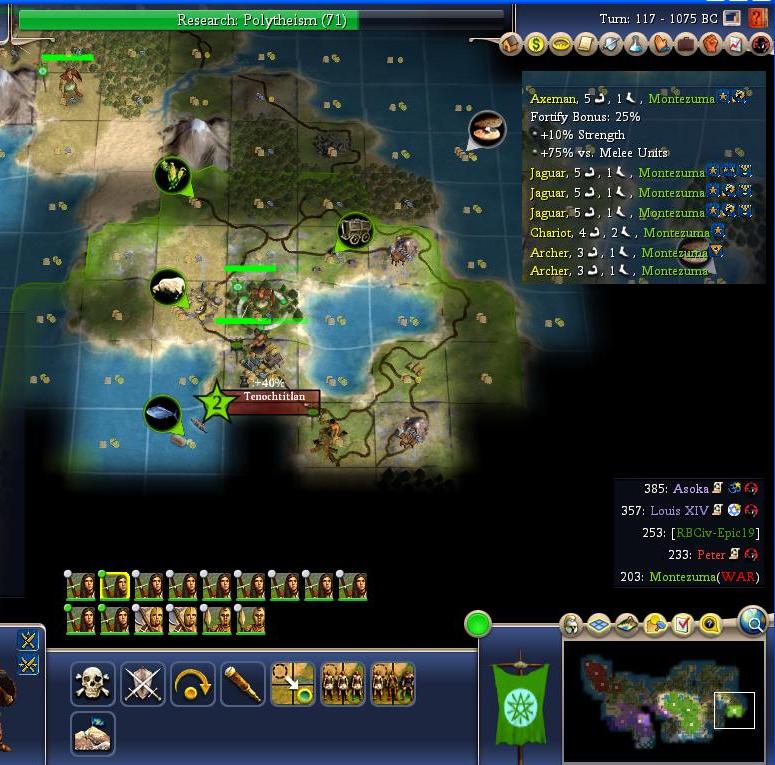Select the yellow-highlighted unit in the stack
This screenshot has height=765, width=775.
(114, 586)
